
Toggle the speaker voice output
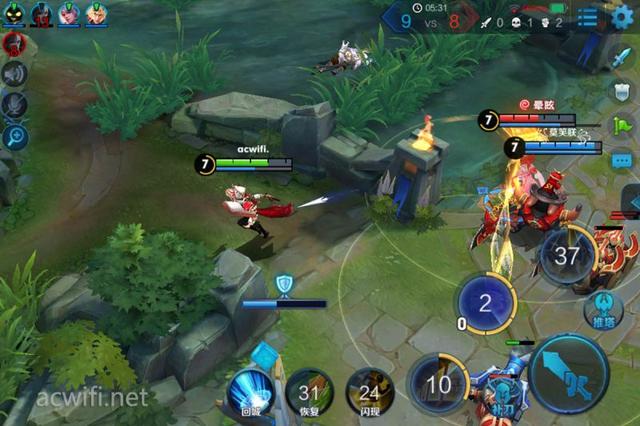click(x=14, y=74)
